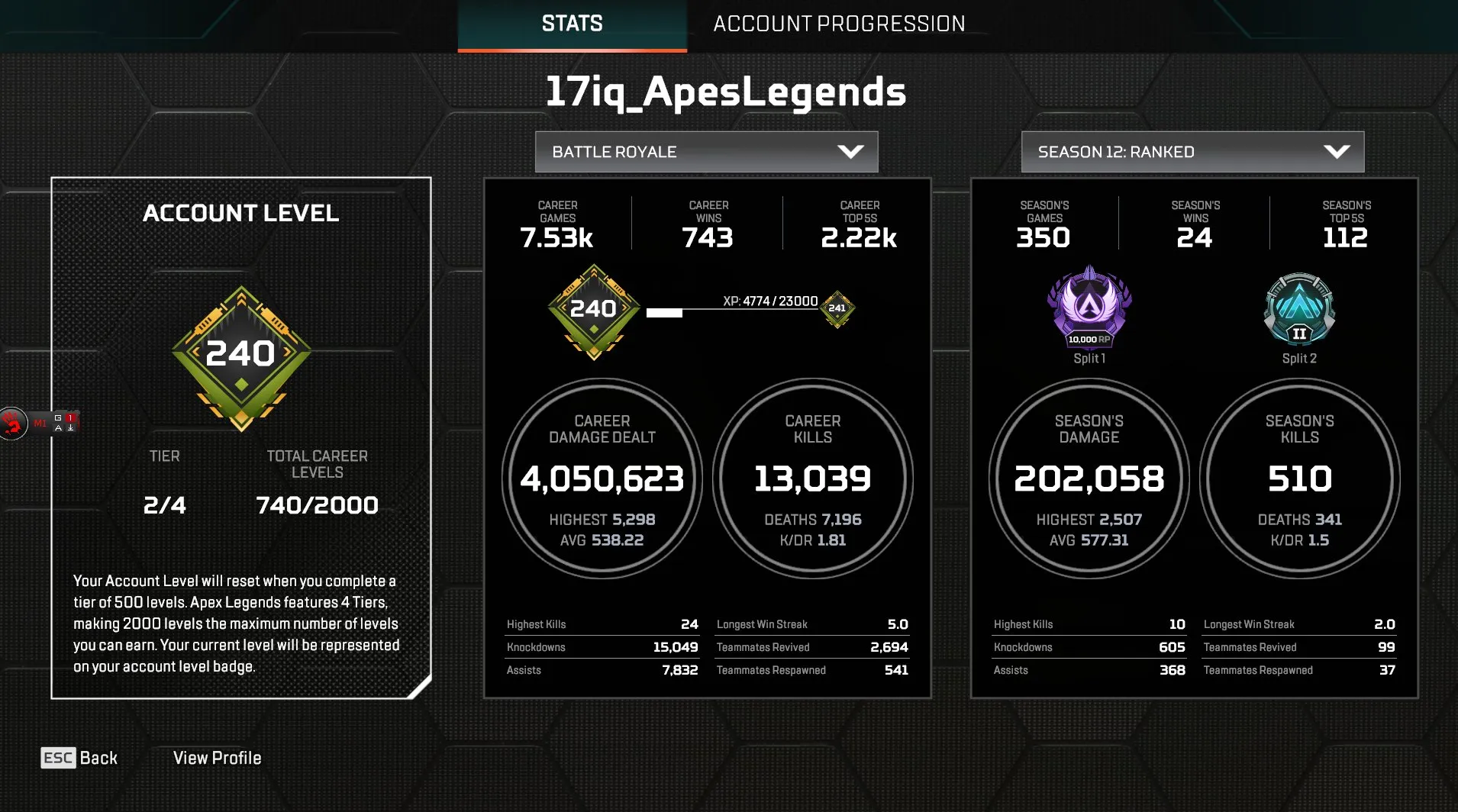Click the small level 241 badge

(837, 308)
